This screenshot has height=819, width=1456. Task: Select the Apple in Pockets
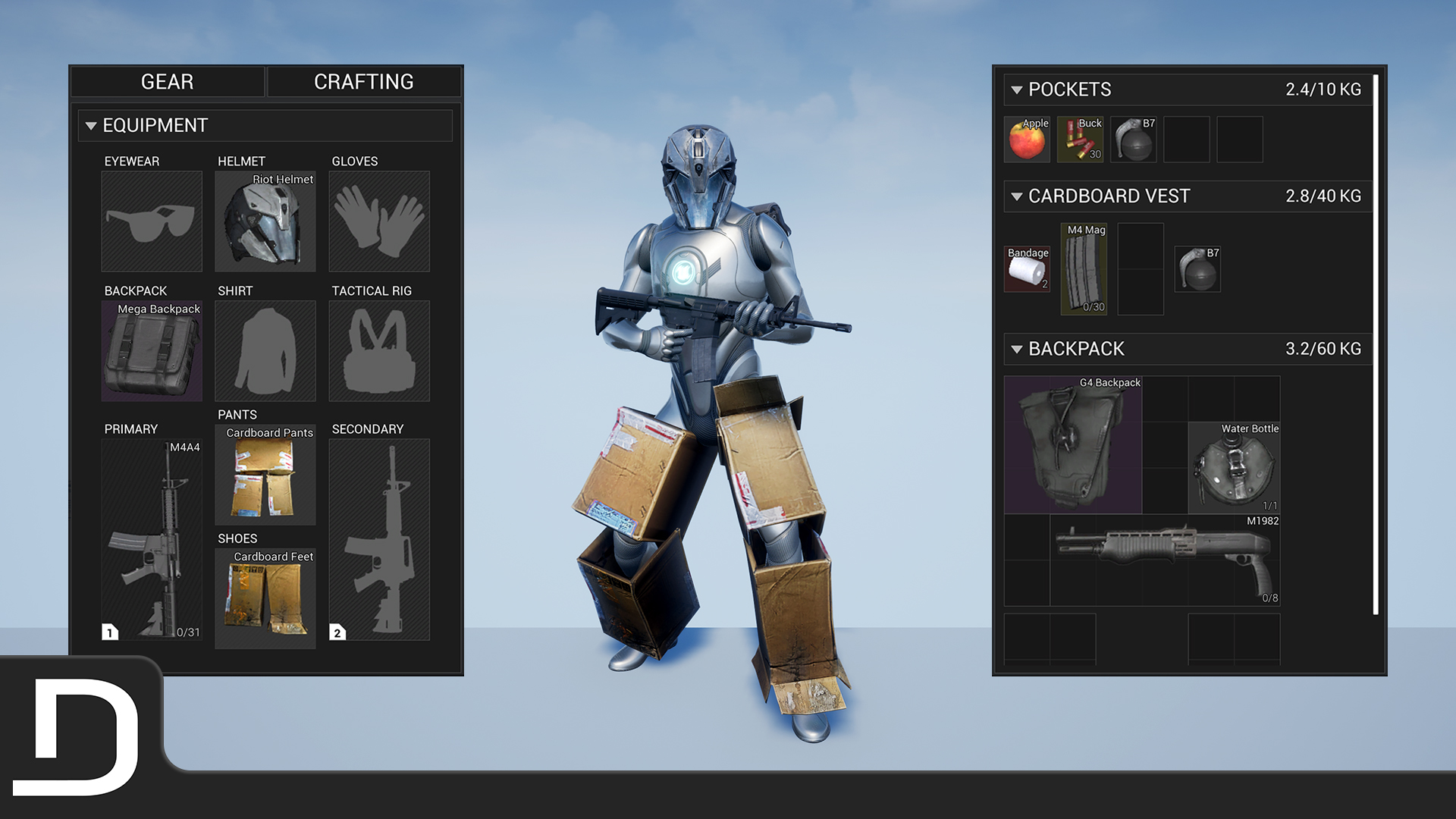pos(1027,139)
